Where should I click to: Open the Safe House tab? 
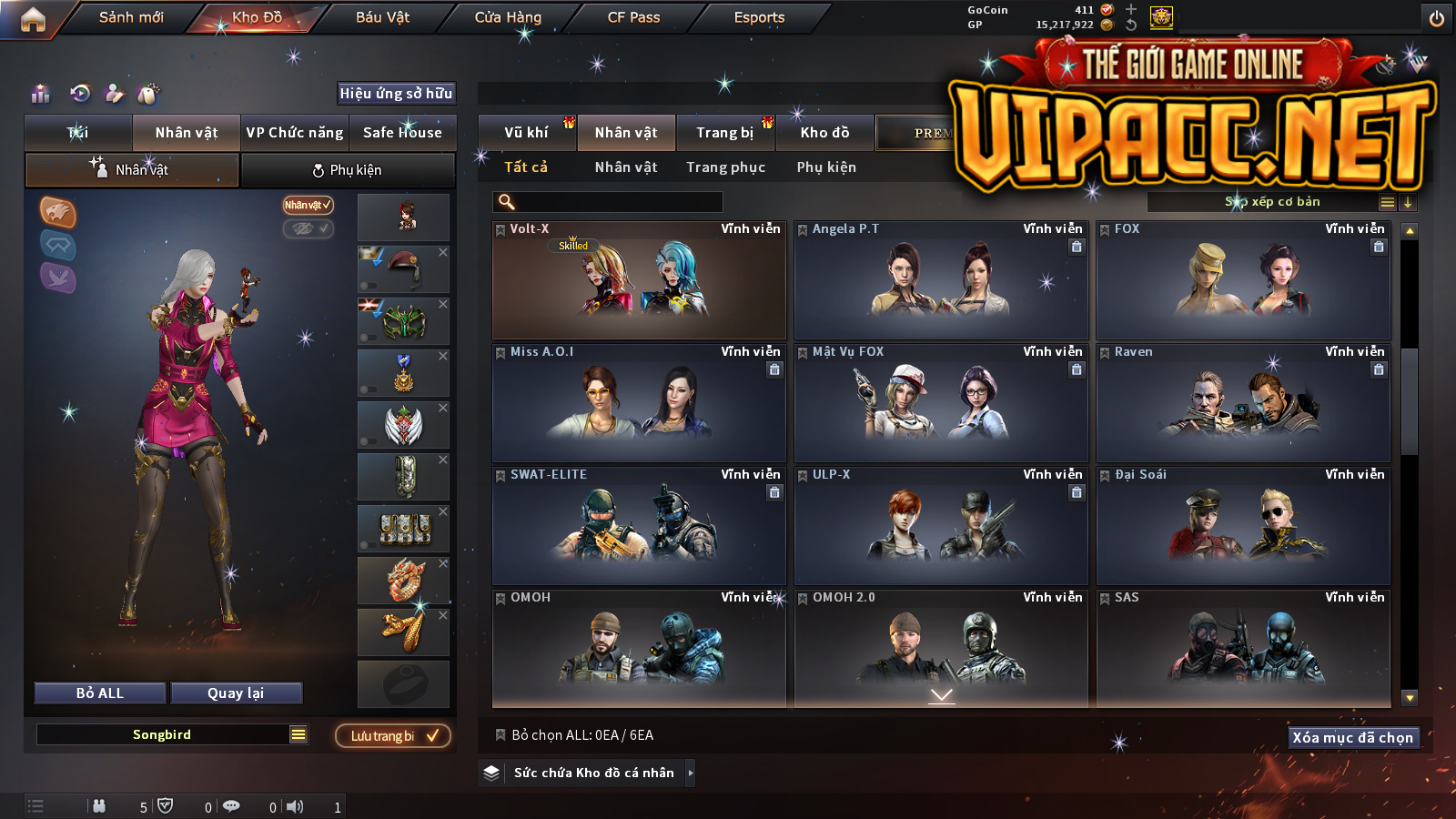click(402, 133)
